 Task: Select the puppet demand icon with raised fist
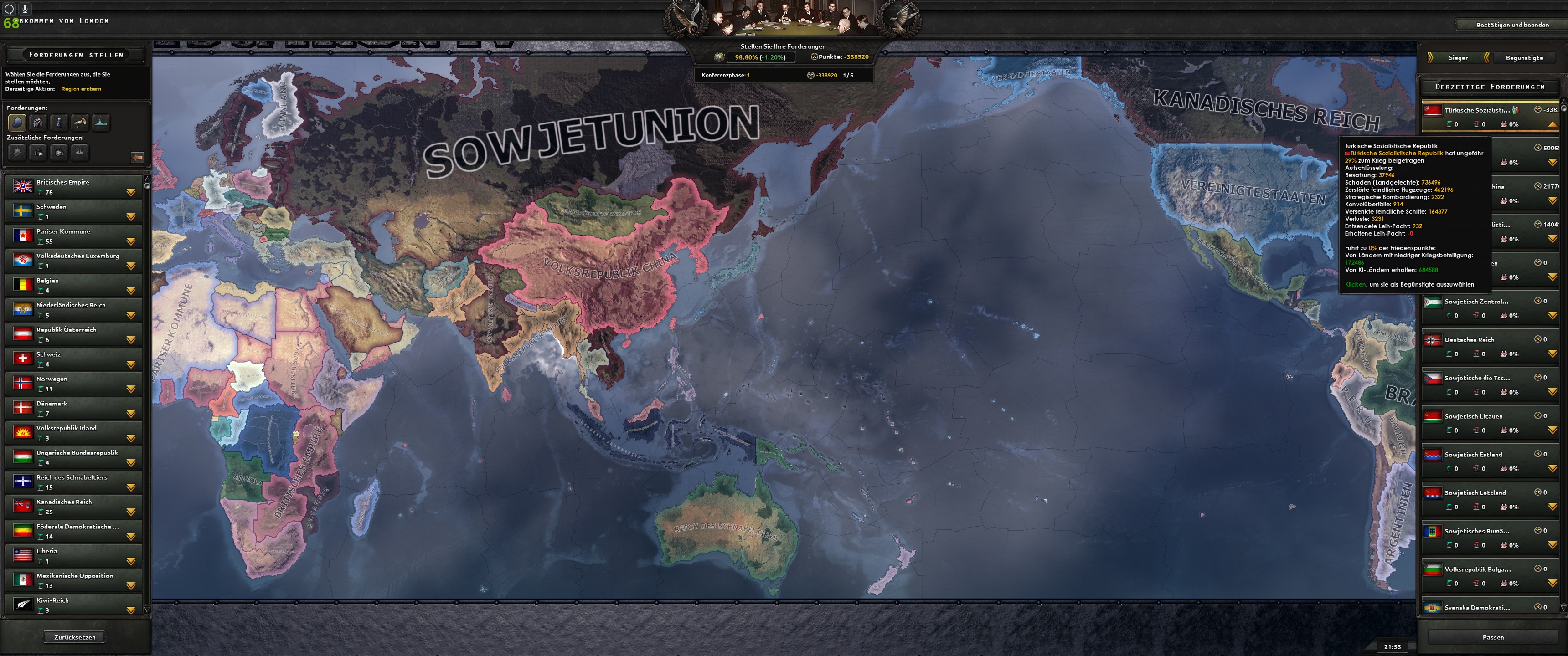[x=38, y=123]
